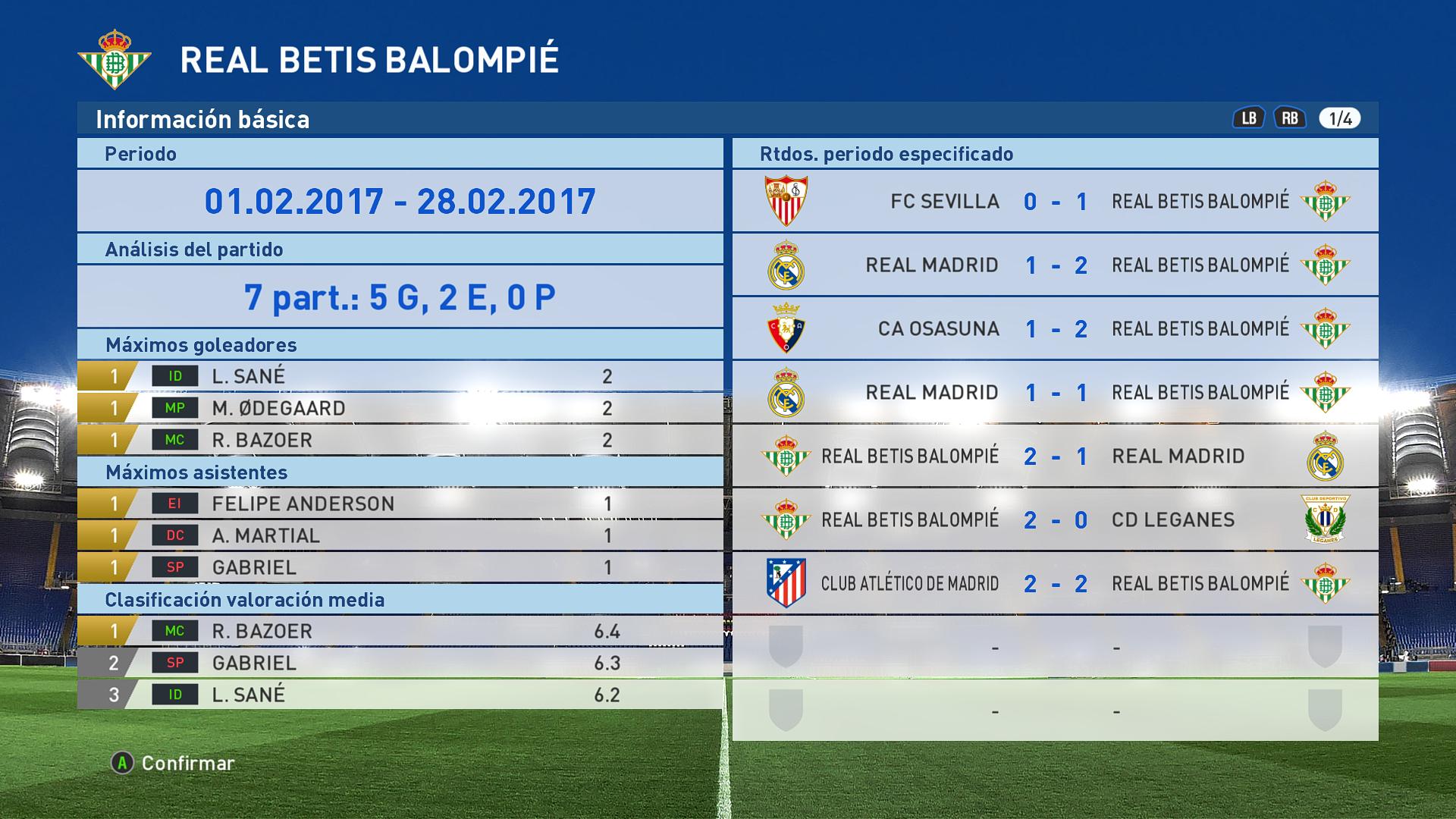Image resolution: width=1456 pixels, height=819 pixels.
Task: Choose A. Martial's assist row
Action: tap(400, 535)
